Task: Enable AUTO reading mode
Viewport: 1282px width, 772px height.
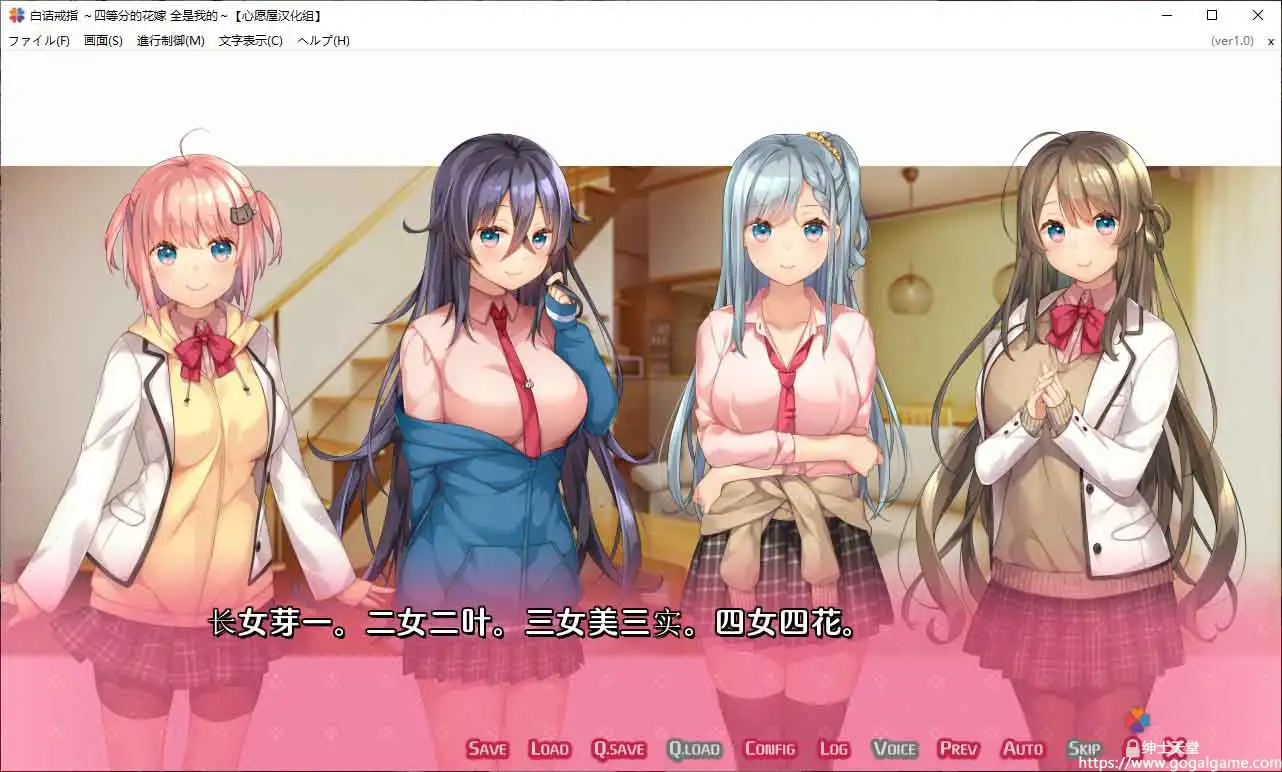Action: (1022, 747)
